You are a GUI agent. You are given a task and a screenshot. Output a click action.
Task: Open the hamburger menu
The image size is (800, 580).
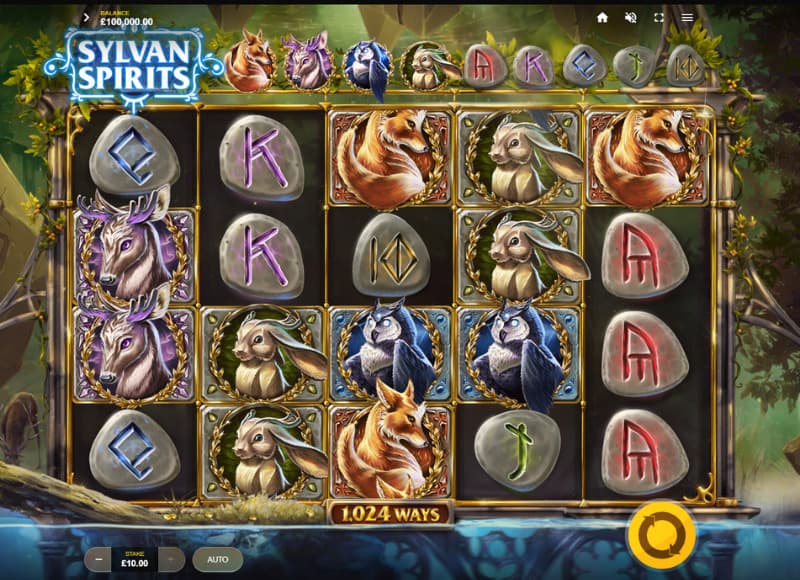pyautogui.click(x=687, y=17)
